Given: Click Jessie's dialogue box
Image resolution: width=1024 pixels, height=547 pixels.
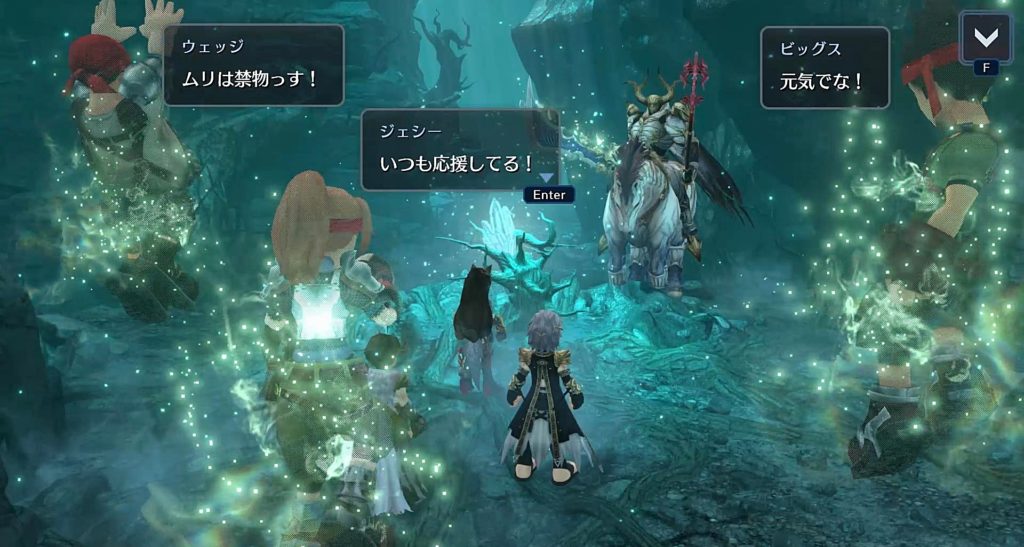Looking at the screenshot, I should [x=458, y=149].
